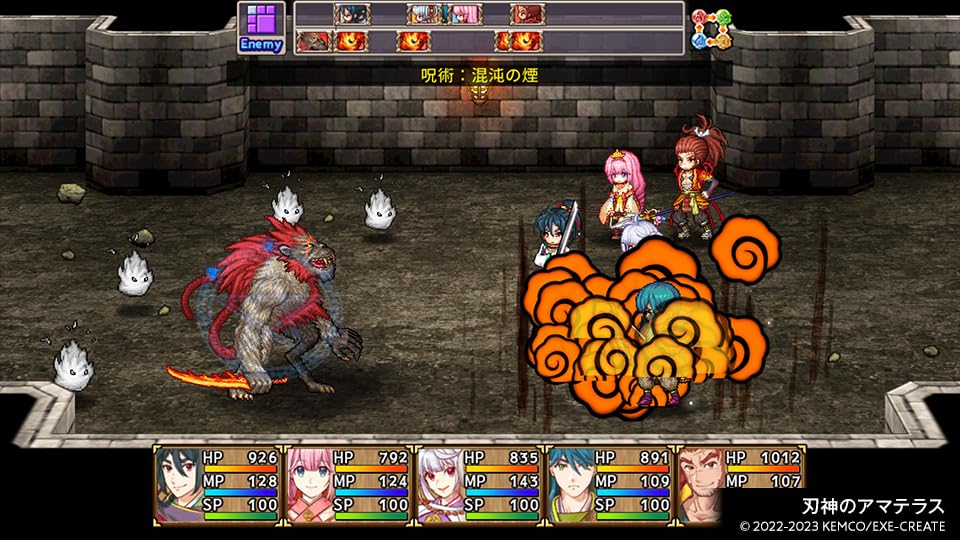This screenshot has height=540, width=960.
Task: Select the black-haired swordsman's party portrait
Action: tap(178, 485)
